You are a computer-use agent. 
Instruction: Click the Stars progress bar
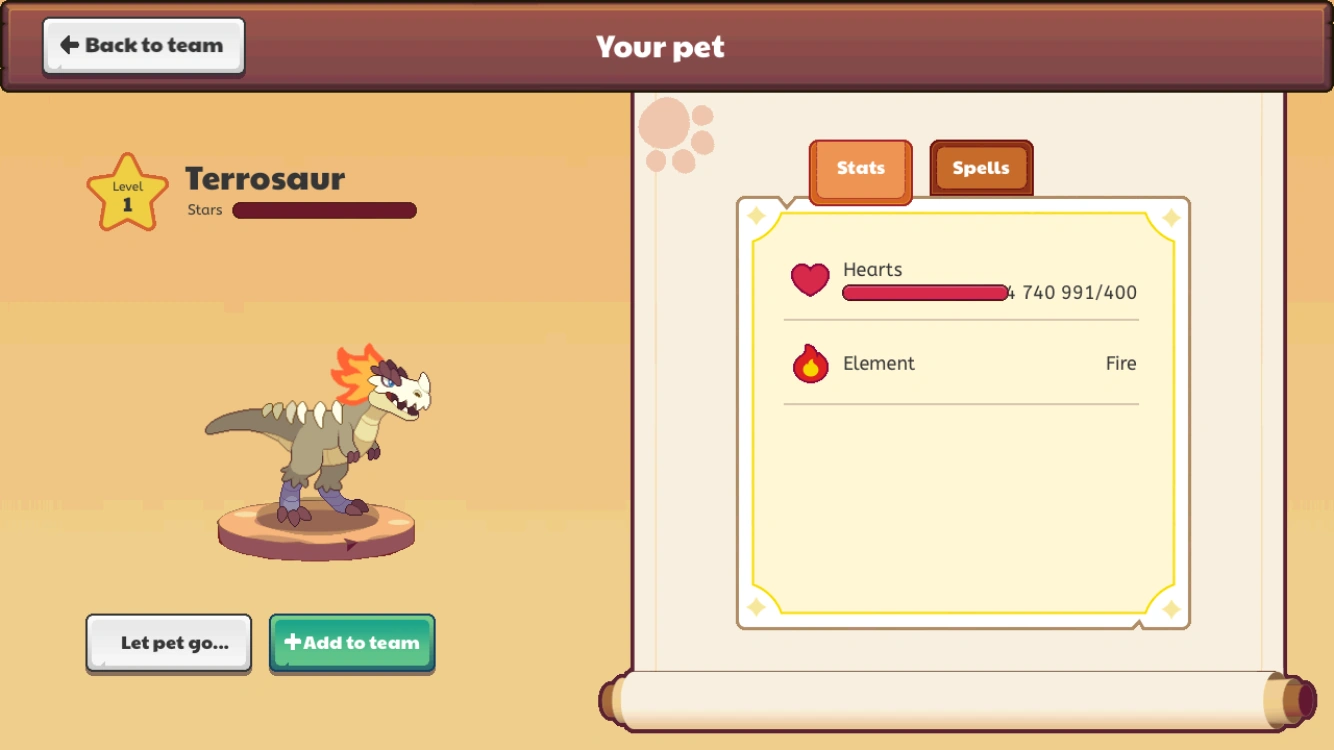(323, 210)
